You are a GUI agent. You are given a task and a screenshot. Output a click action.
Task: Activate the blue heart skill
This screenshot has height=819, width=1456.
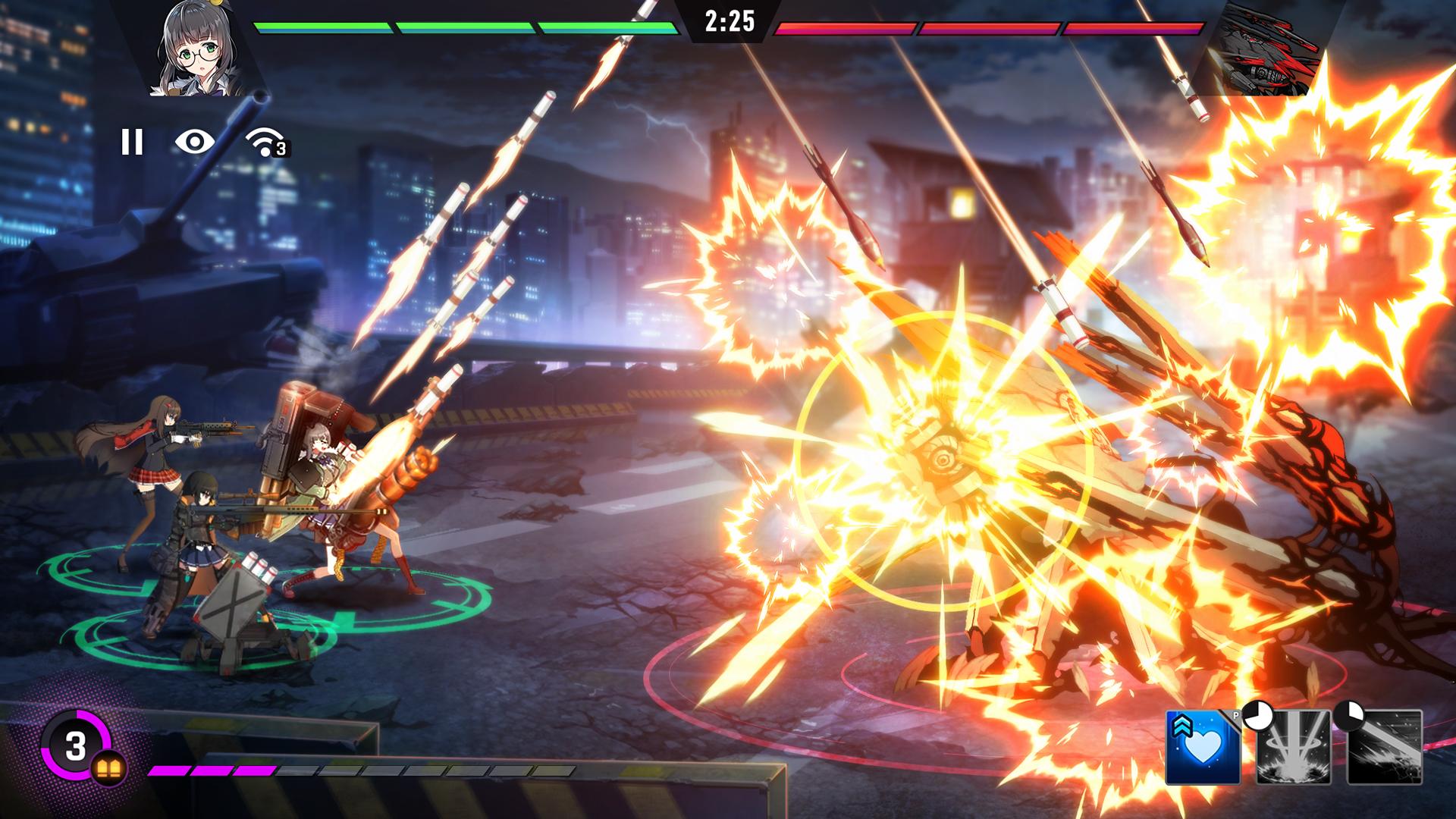point(1203,747)
